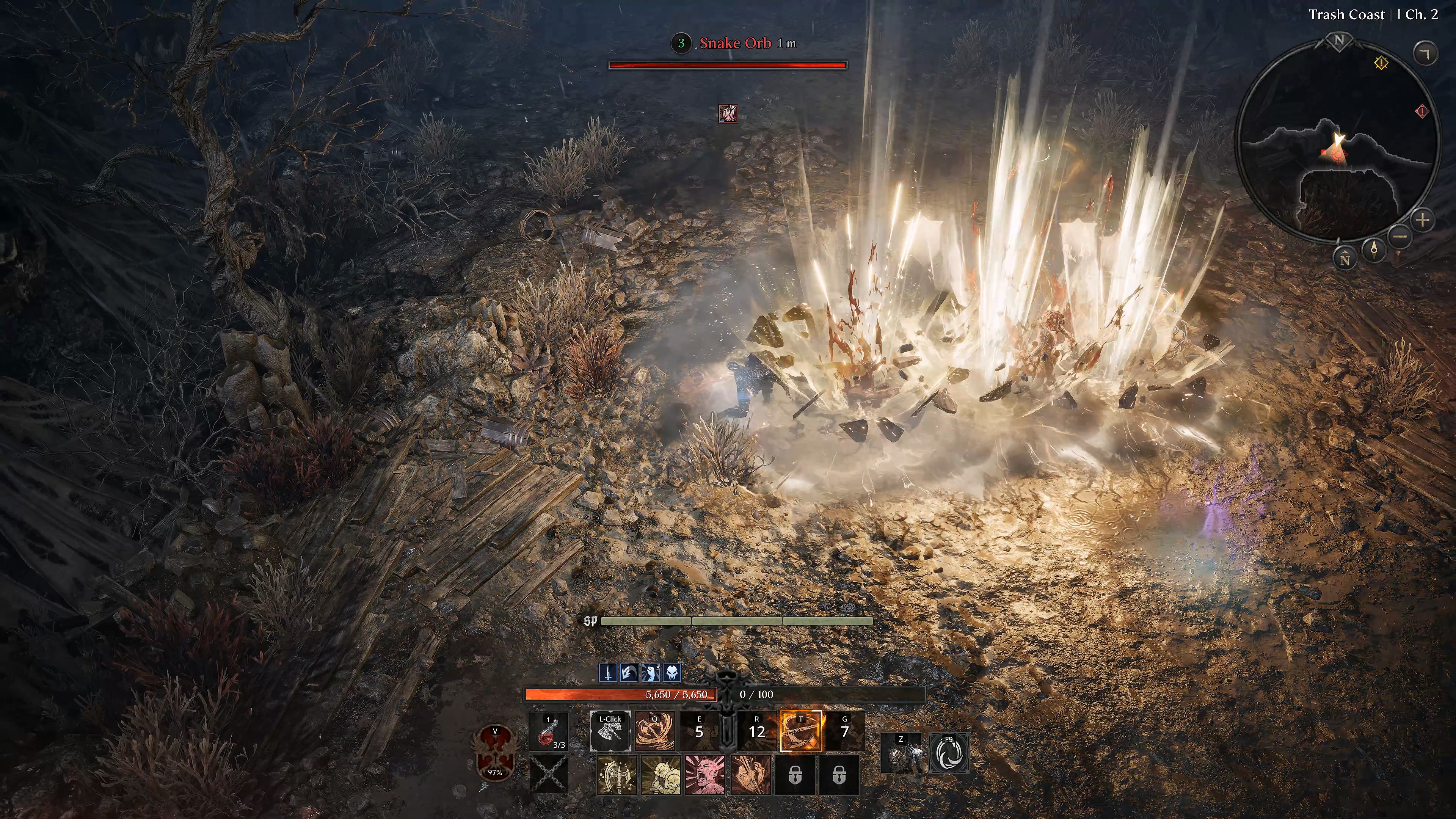Select the L-Click axe basic attack
The height and width of the screenshot is (819, 1456).
[x=610, y=731]
